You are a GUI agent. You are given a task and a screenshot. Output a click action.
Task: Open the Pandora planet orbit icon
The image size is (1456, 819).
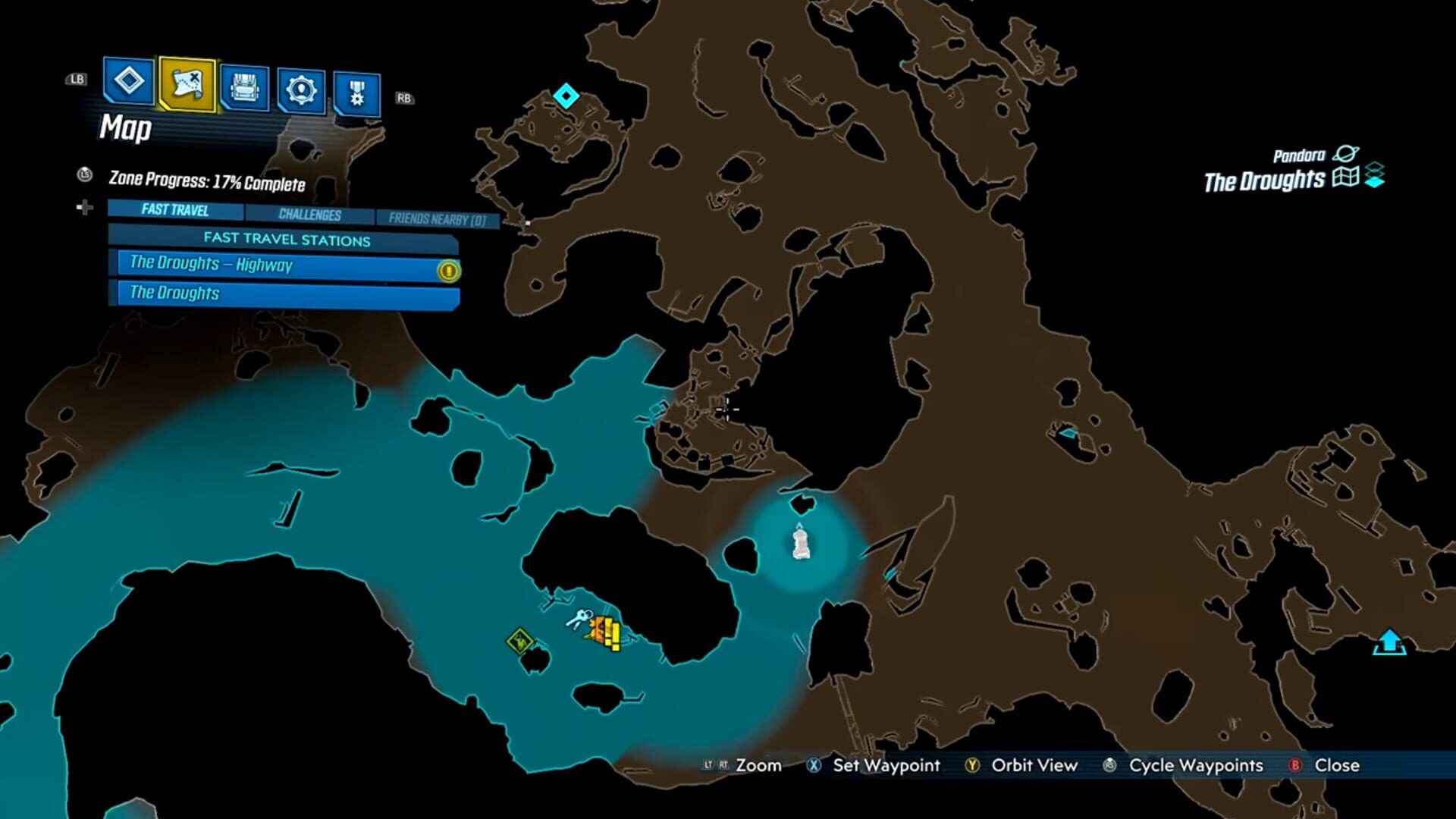pos(1346,154)
